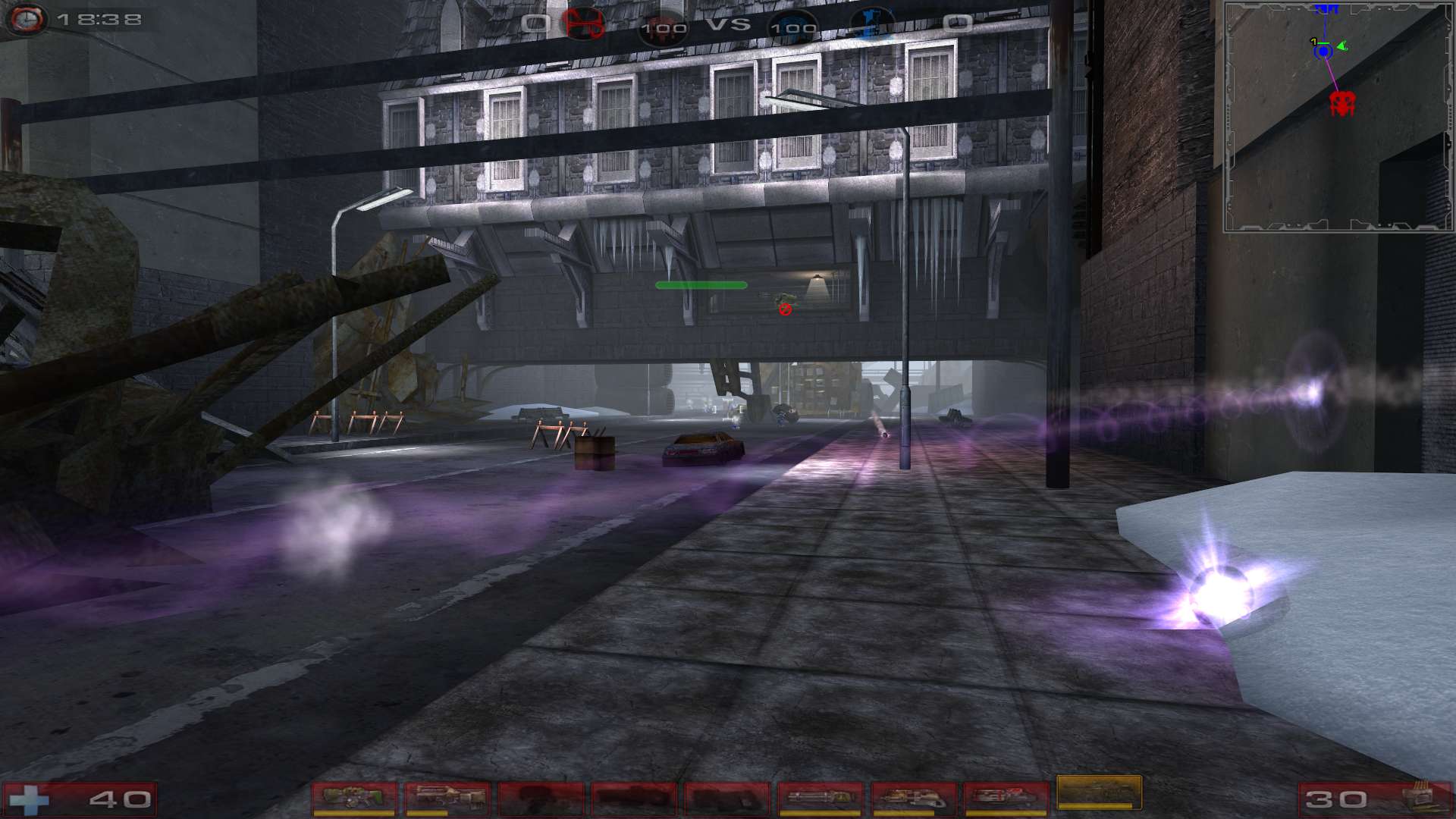Click the green player arrow on minimap
The width and height of the screenshot is (1456, 819).
[x=1342, y=46]
